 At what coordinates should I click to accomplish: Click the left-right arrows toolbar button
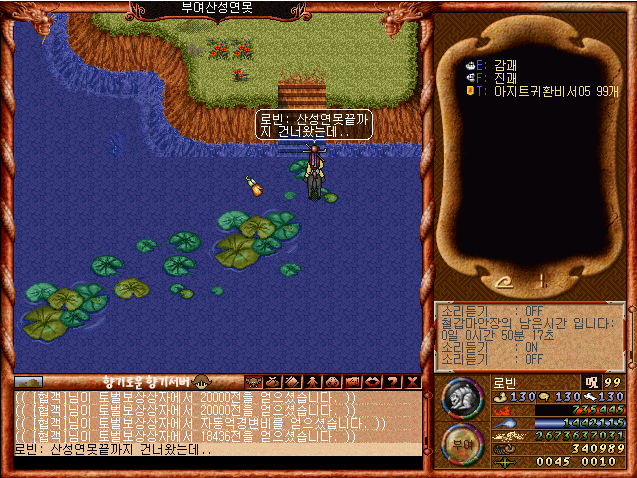point(371,381)
